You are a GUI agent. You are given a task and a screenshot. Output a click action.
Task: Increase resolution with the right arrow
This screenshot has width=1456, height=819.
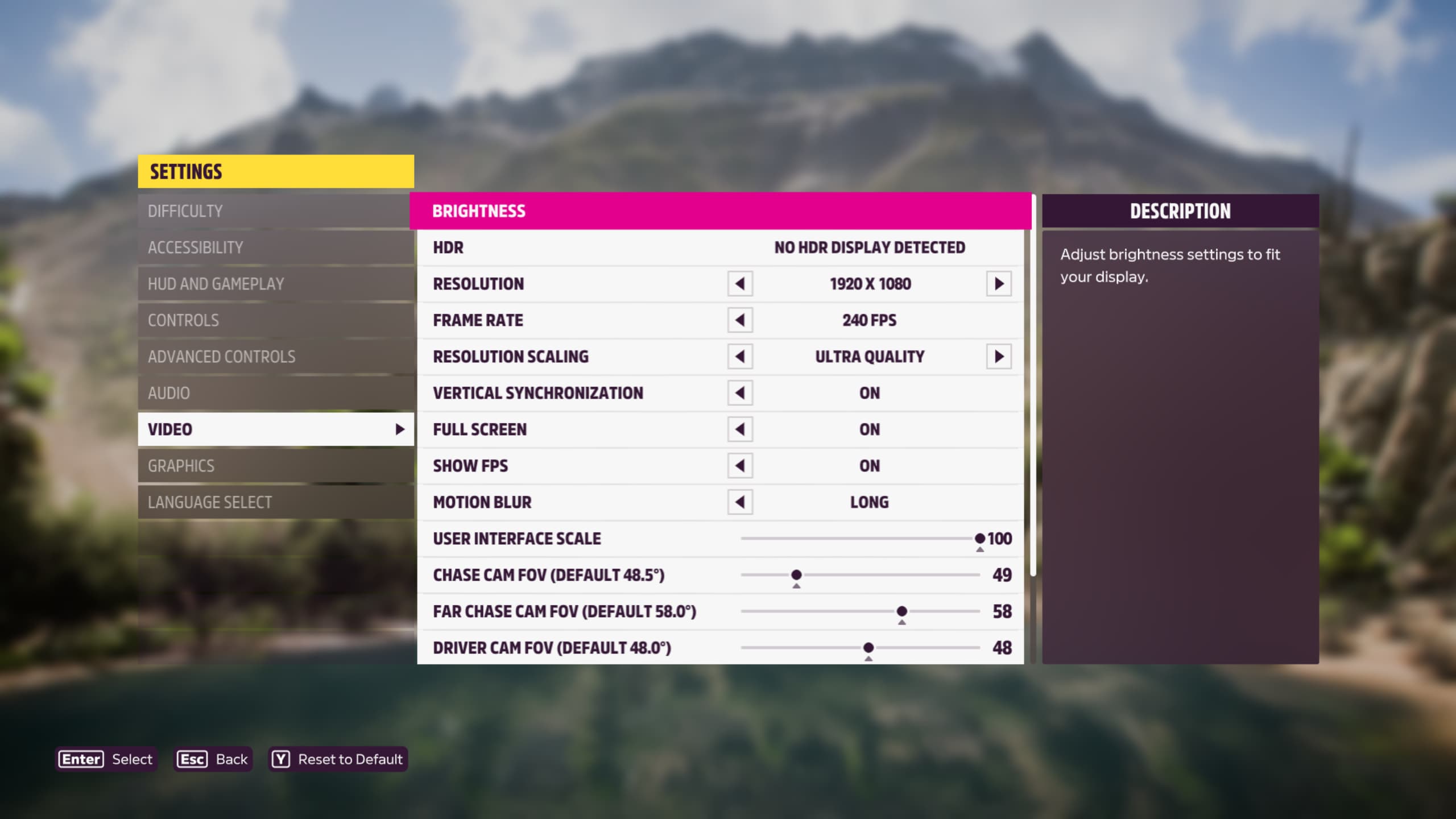[999, 284]
